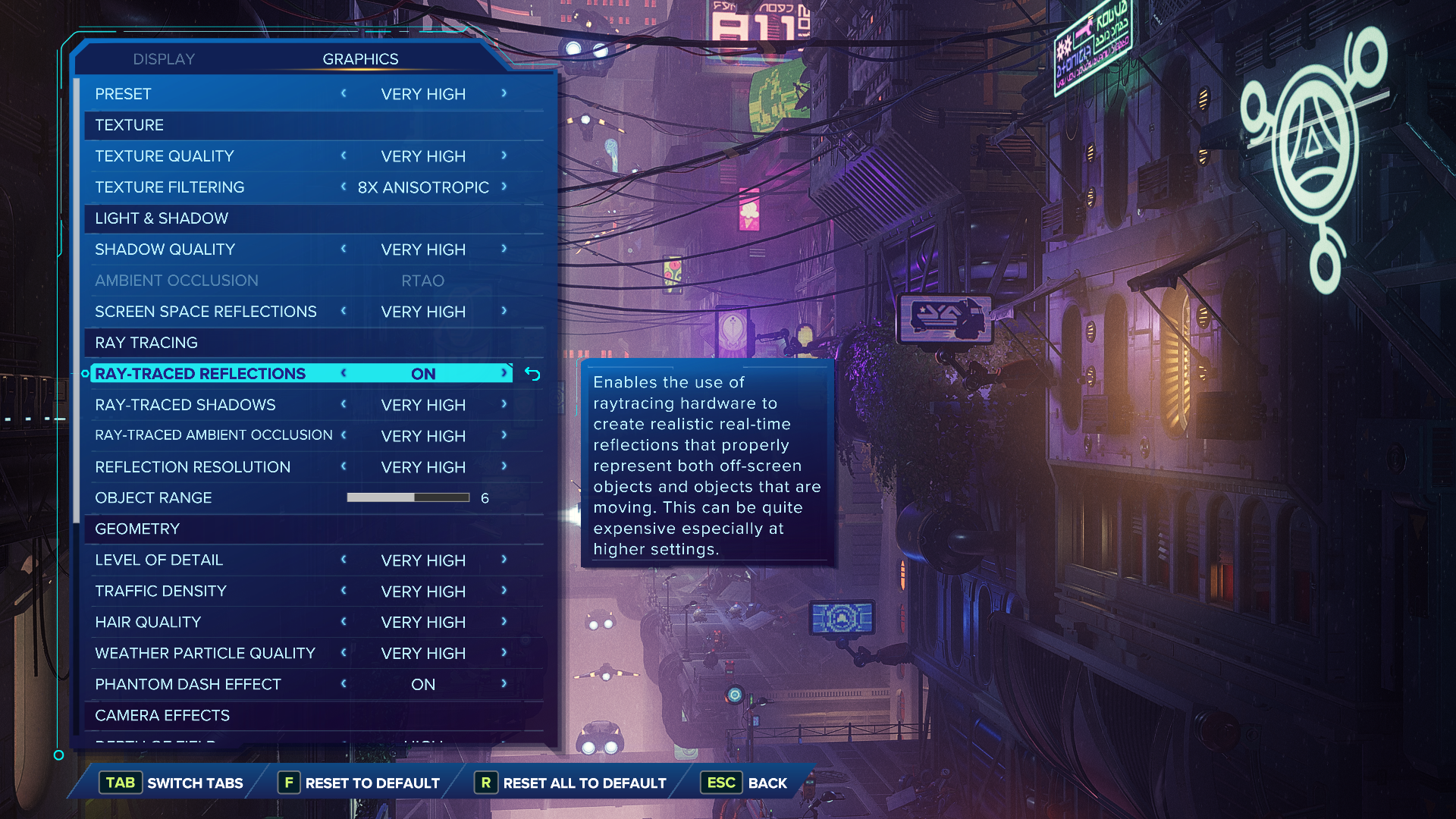Toggle Phantom Dash Effect with right arrow

click(504, 684)
